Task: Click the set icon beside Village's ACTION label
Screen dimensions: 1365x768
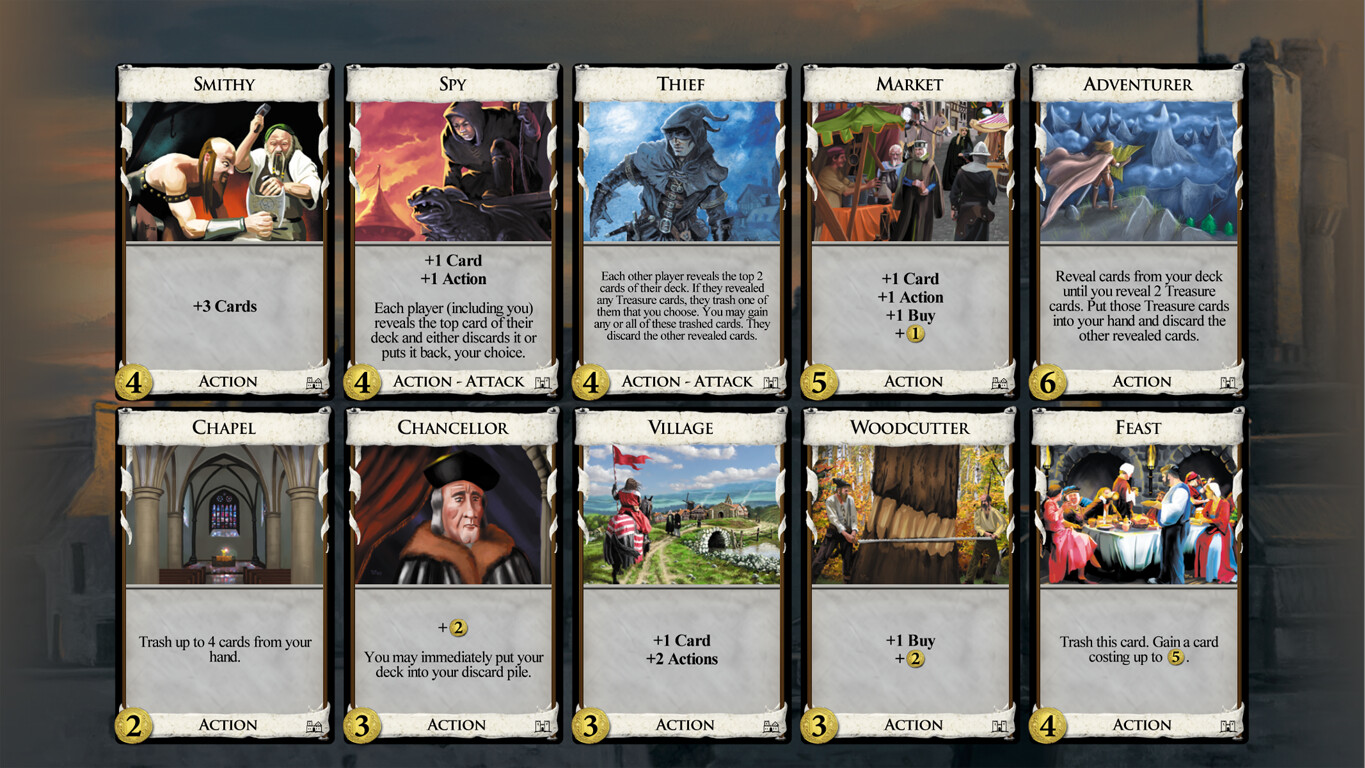Action: (x=770, y=725)
